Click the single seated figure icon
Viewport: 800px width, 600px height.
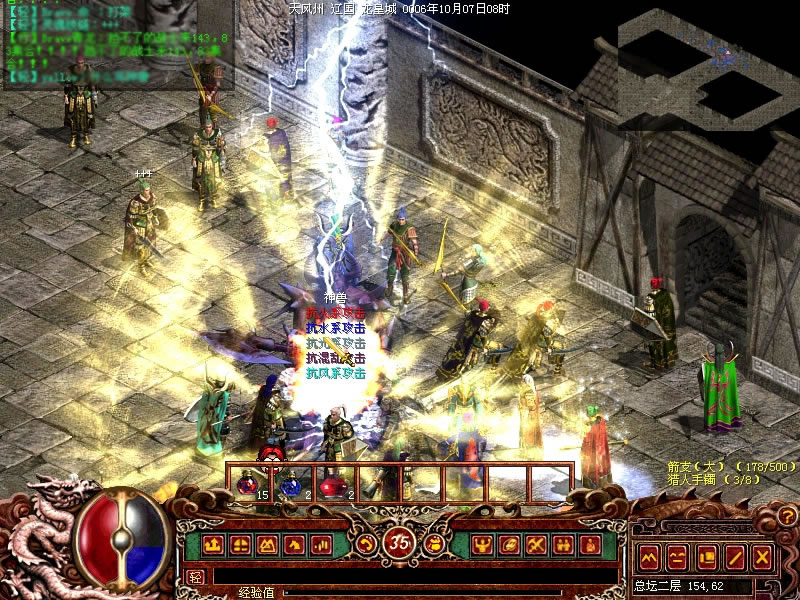coord(590,545)
